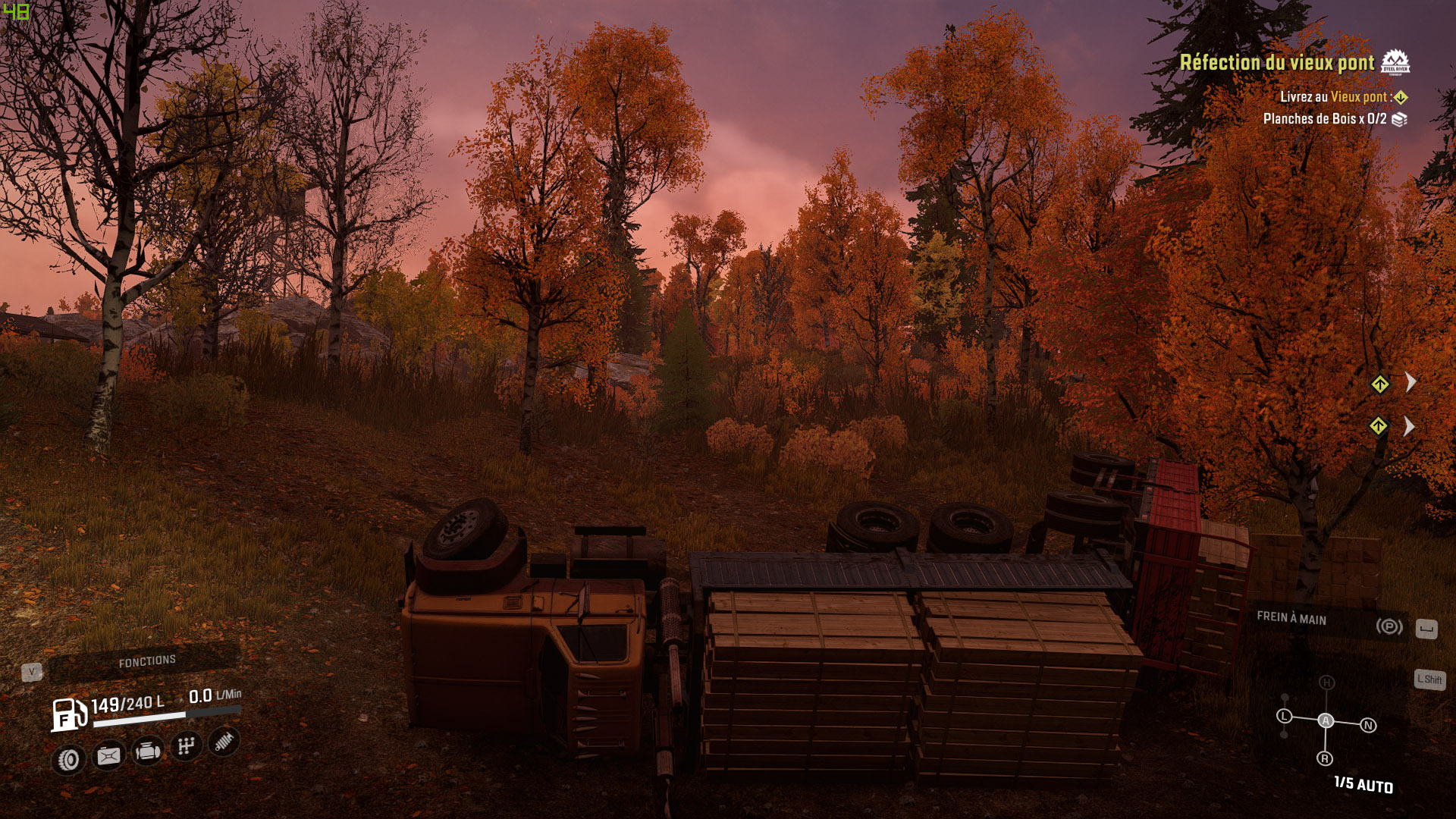Select the gearbox status icon
The image size is (1456, 819).
(186, 747)
